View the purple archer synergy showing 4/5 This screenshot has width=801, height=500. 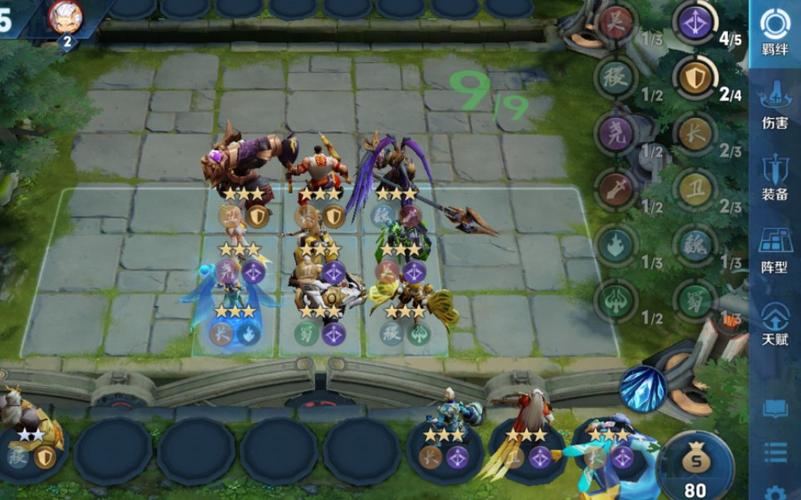[693, 22]
